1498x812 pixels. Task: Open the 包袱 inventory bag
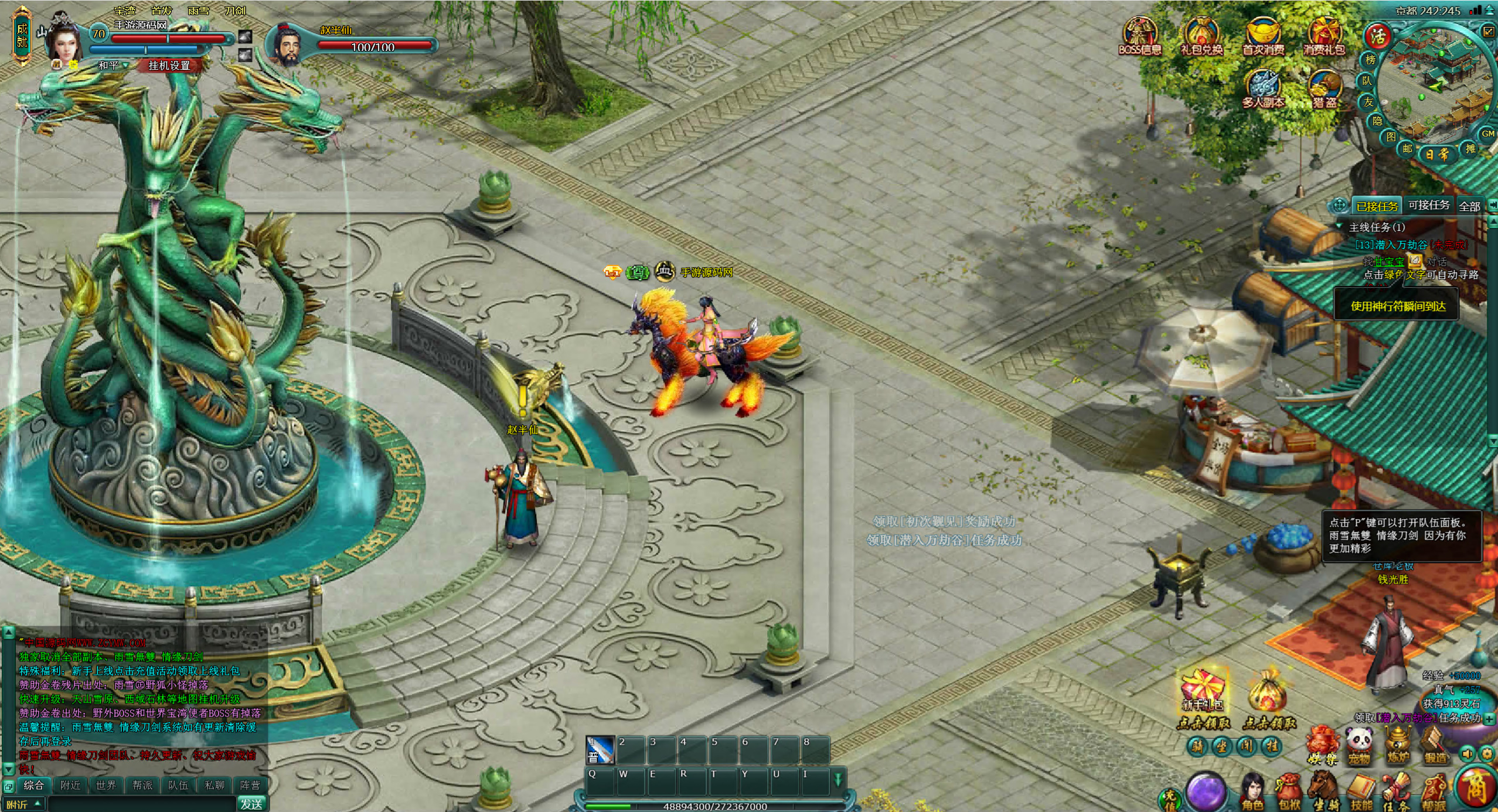pyautogui.click(x=1289, y=793)
